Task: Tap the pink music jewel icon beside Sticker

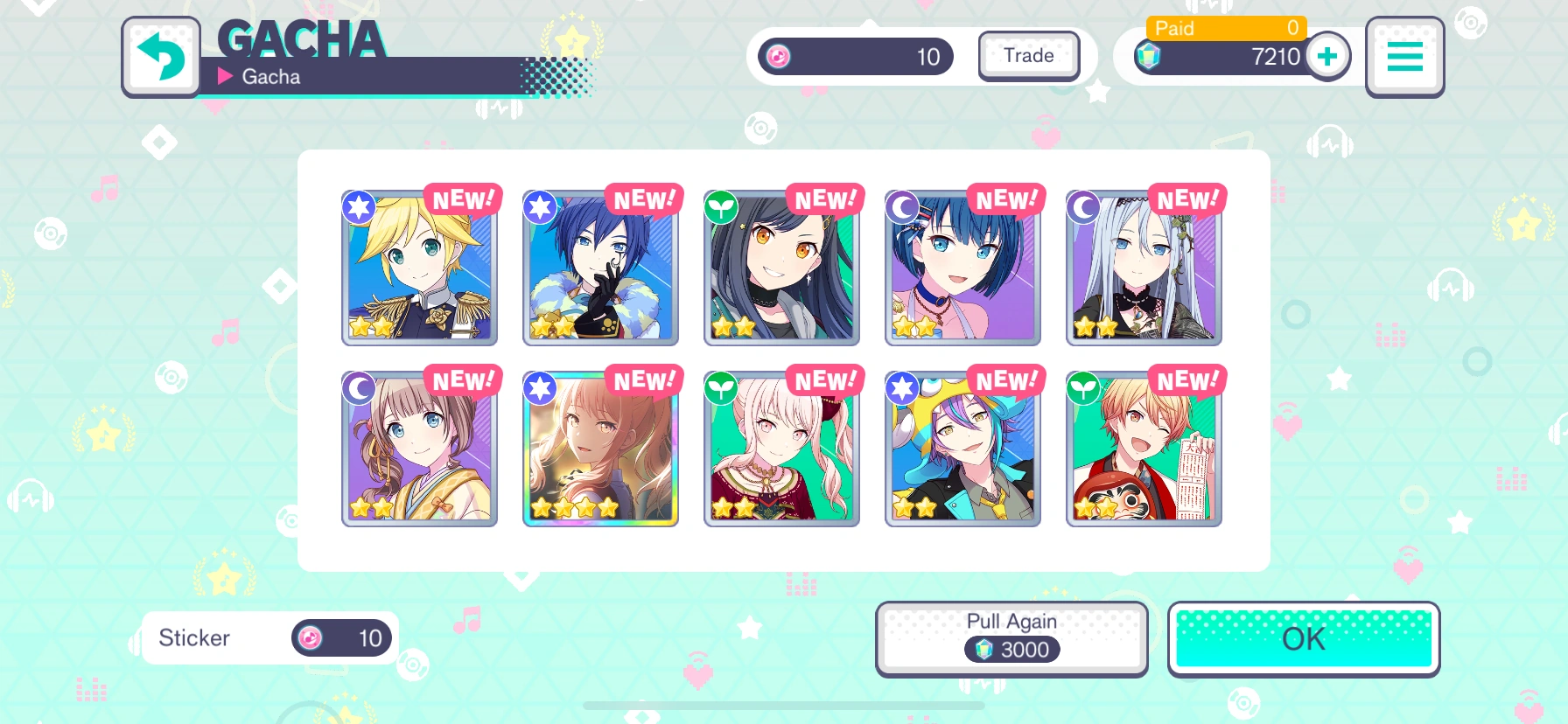Action: point(311,637)
